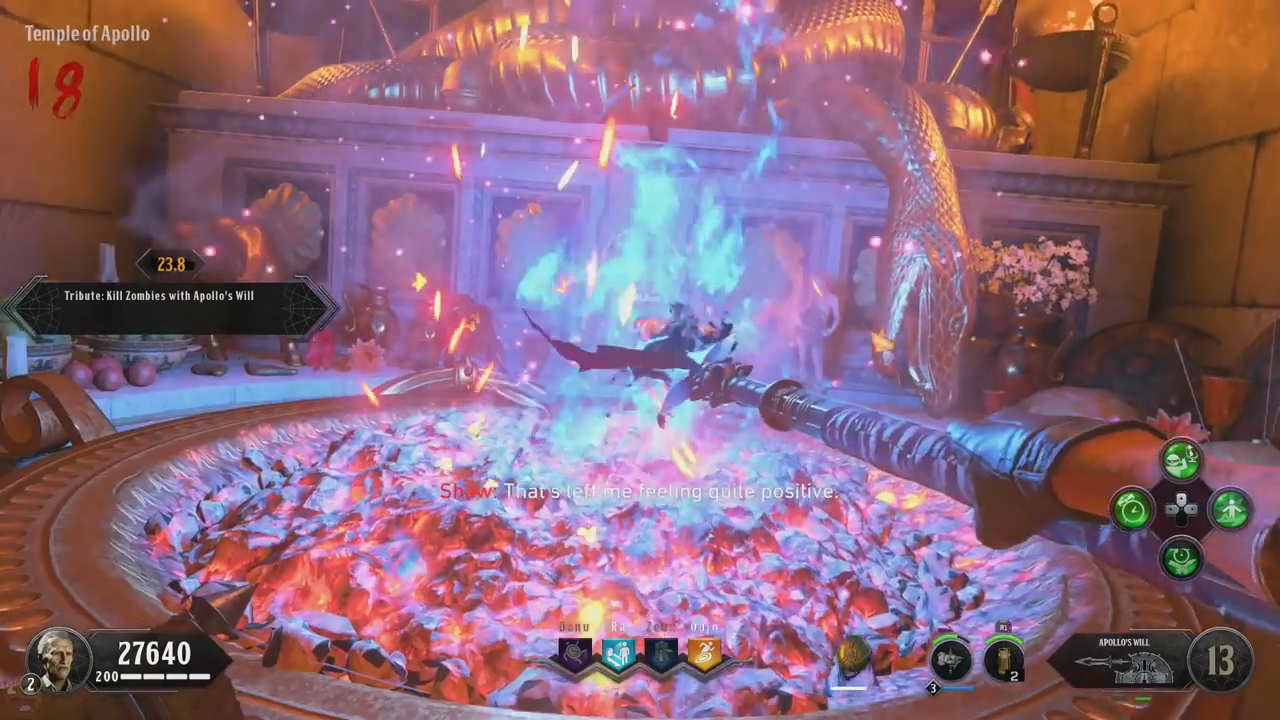
Task: Select the teal Ra perk icon
Action: (x=617, y=654)
